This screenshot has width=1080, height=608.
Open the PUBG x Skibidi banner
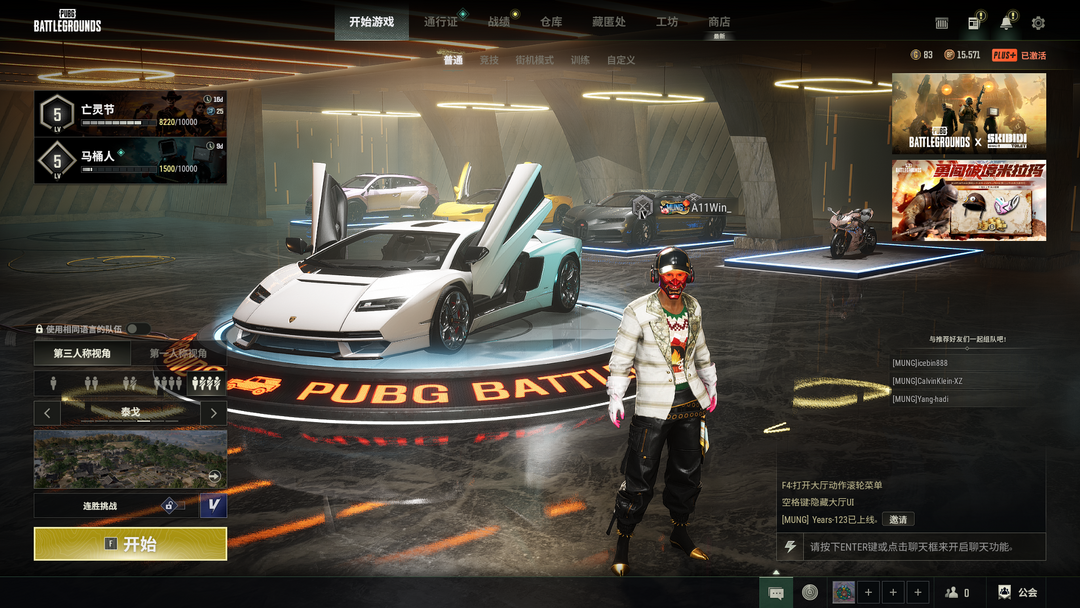pos(969,113)
